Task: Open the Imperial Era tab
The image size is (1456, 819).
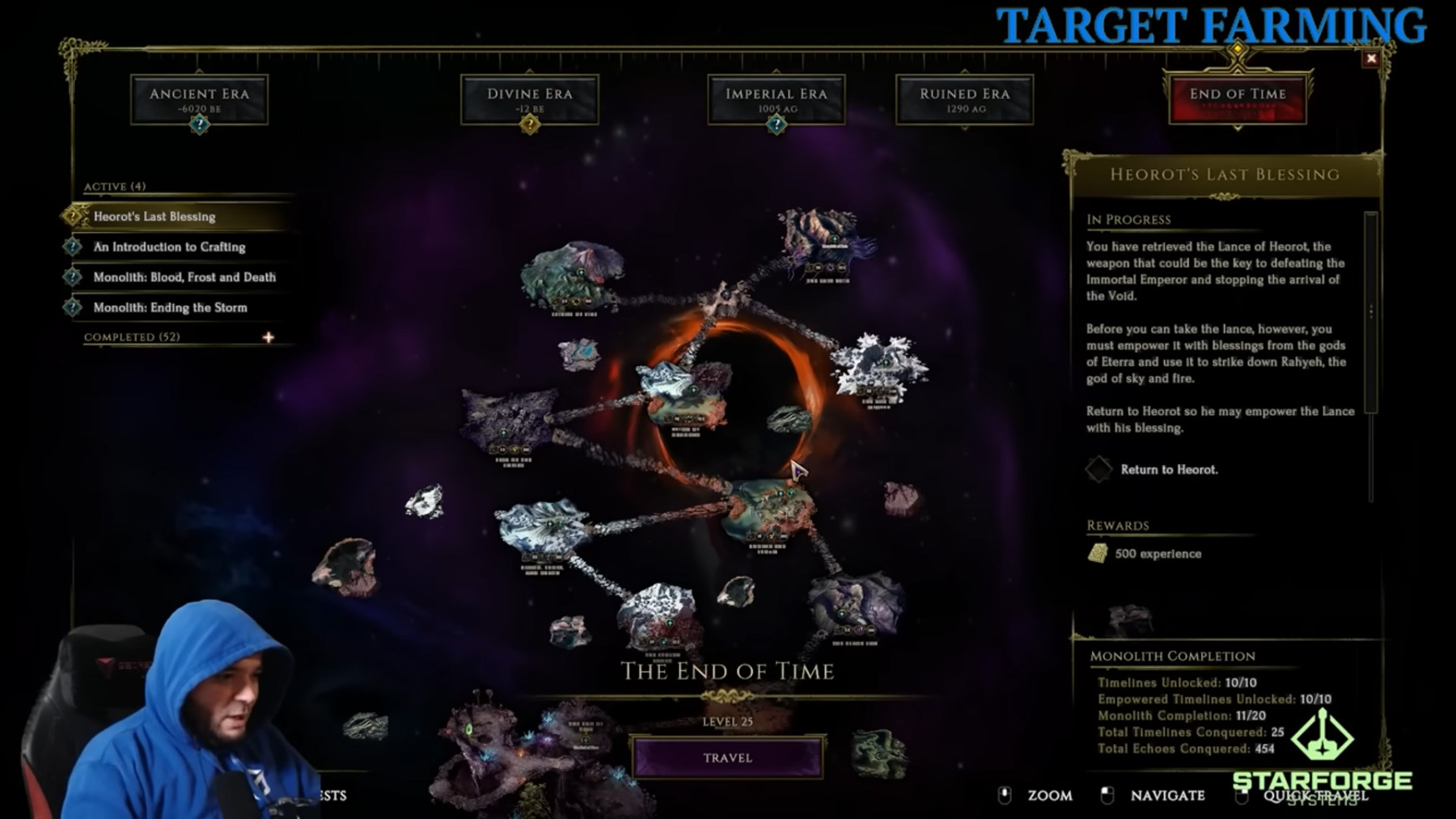Action: click(776, 99)
